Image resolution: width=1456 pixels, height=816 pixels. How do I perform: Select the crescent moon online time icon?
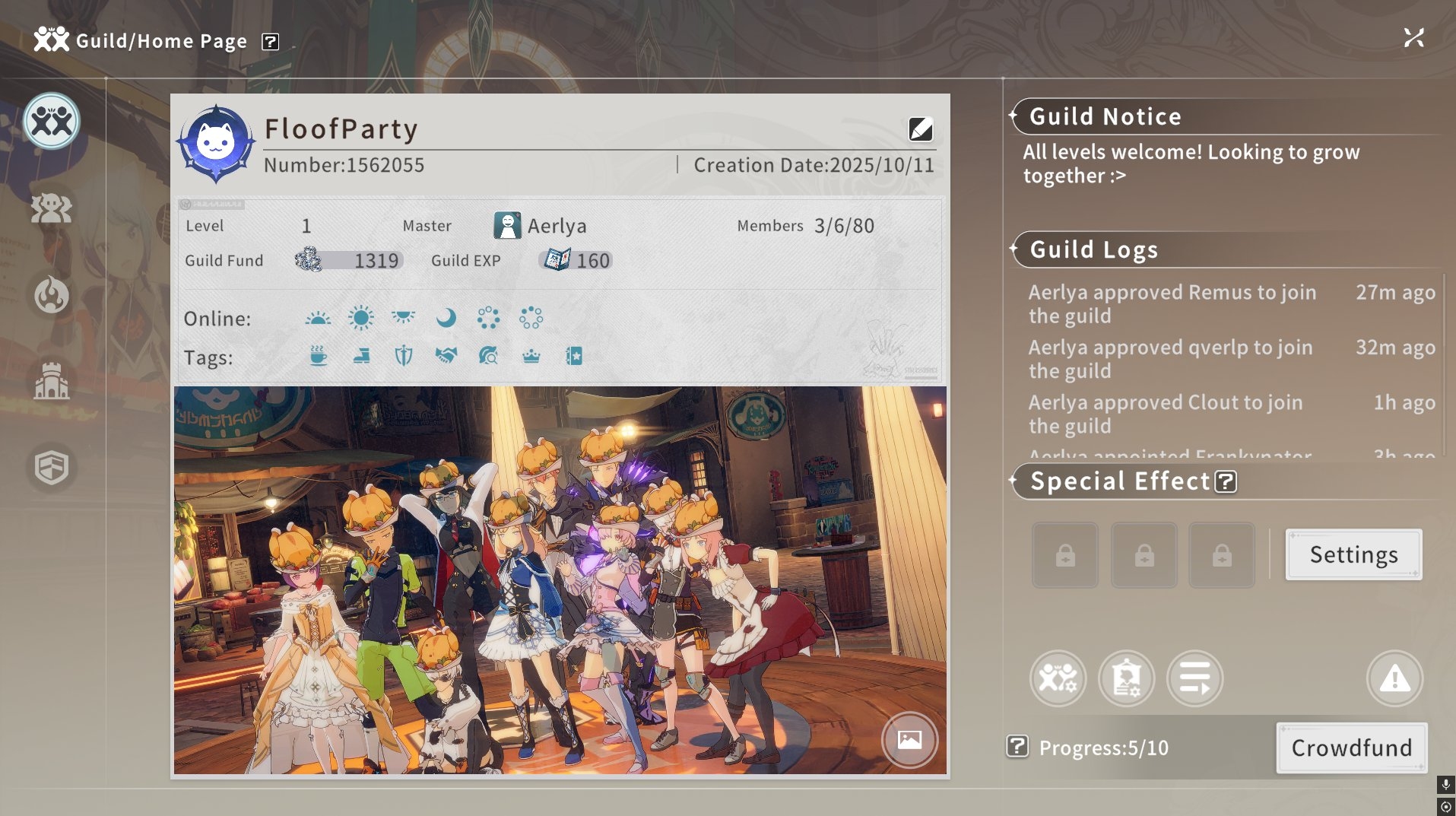(x=446, y=318)
